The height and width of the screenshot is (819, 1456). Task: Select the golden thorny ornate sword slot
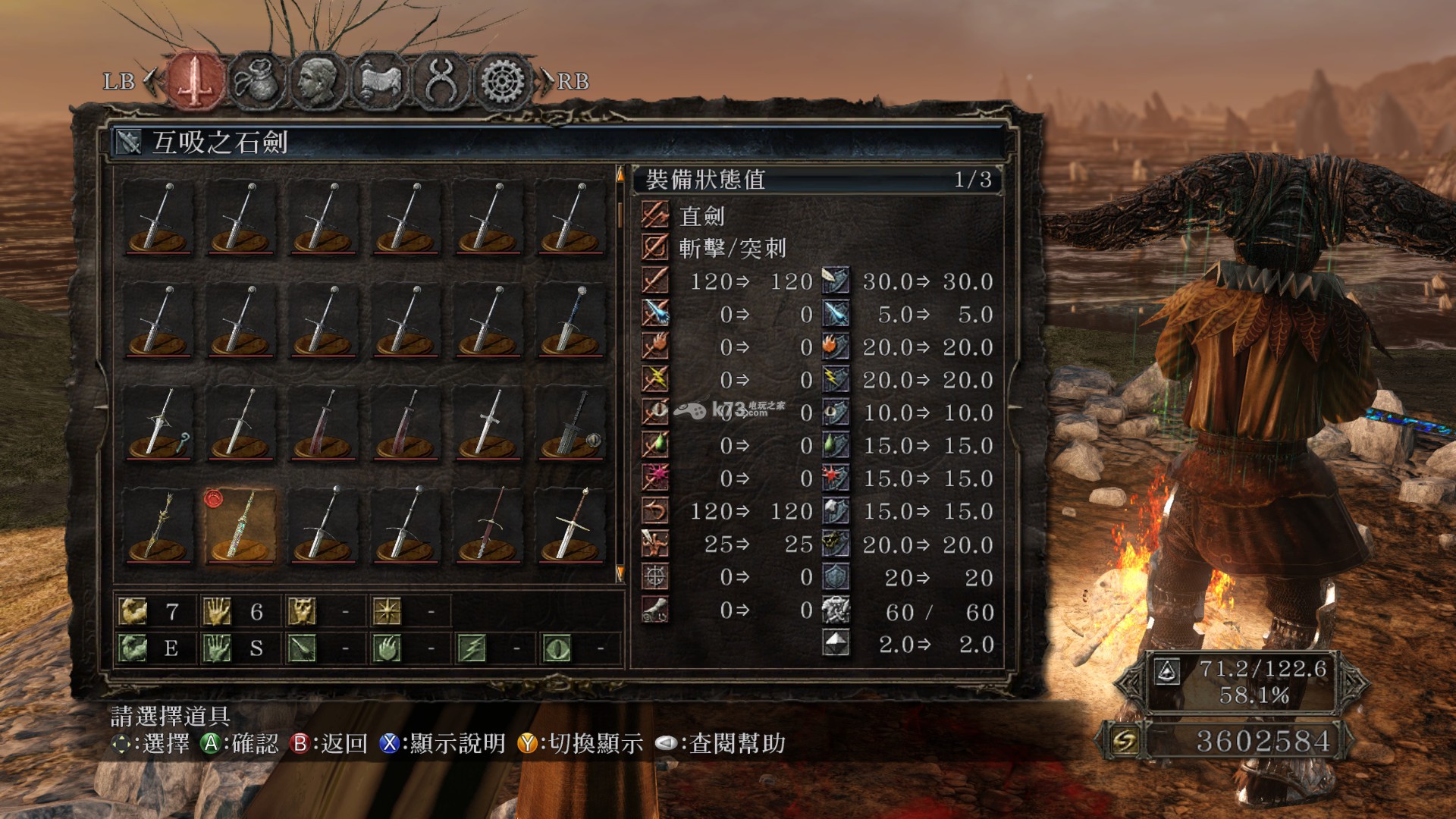158,526
